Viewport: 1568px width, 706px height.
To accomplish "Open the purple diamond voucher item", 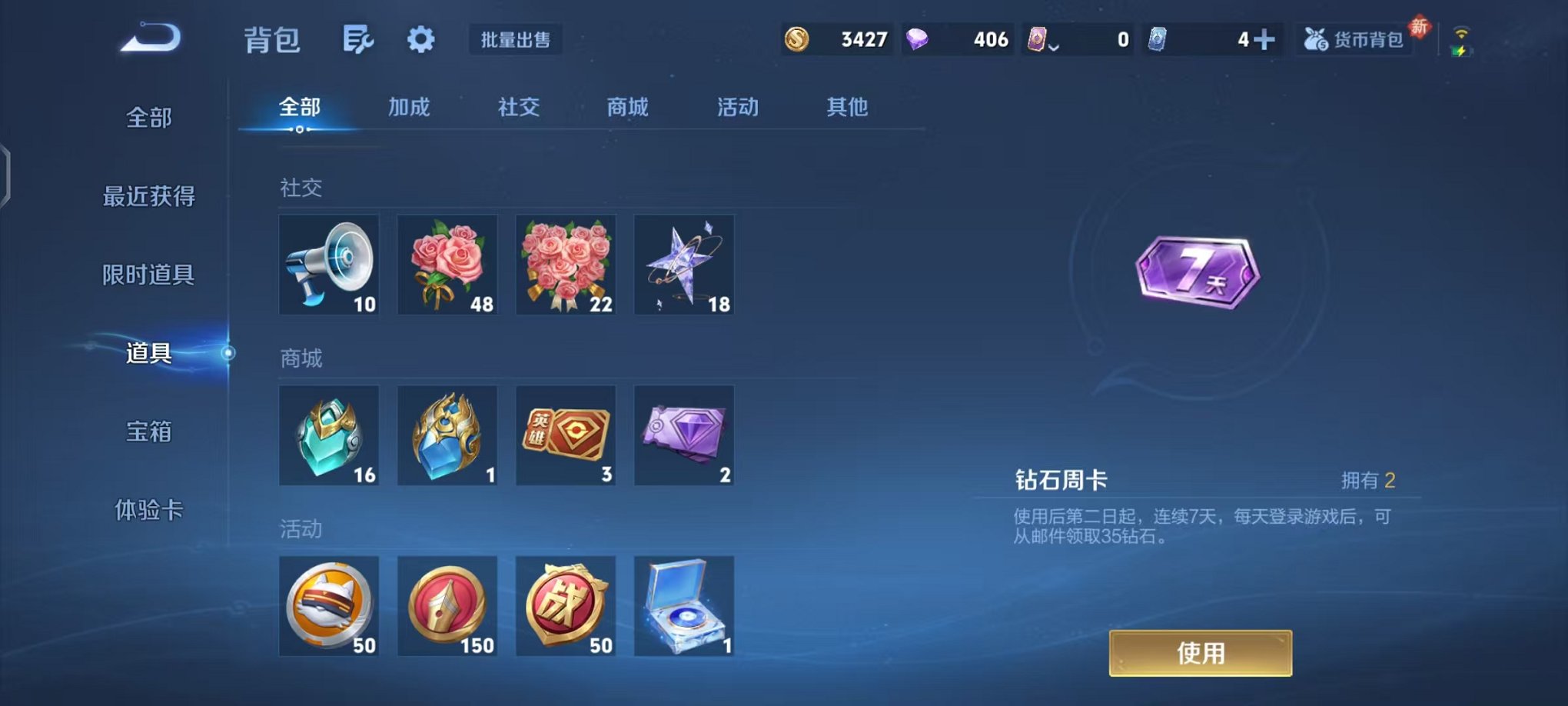I will click(x=685, y=436).
